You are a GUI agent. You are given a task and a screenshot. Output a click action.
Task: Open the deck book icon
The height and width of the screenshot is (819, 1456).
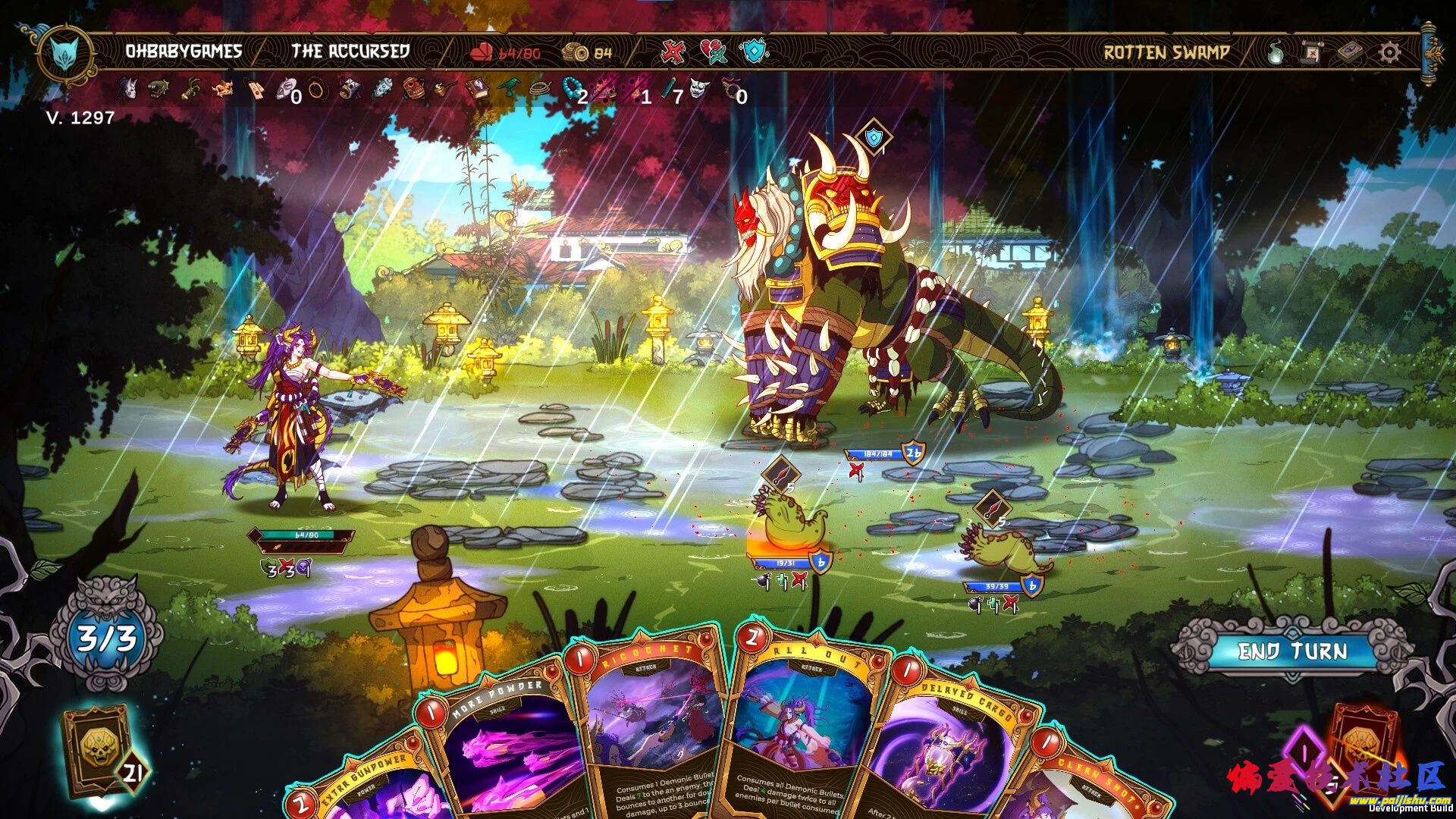[x=1350, y=52]
